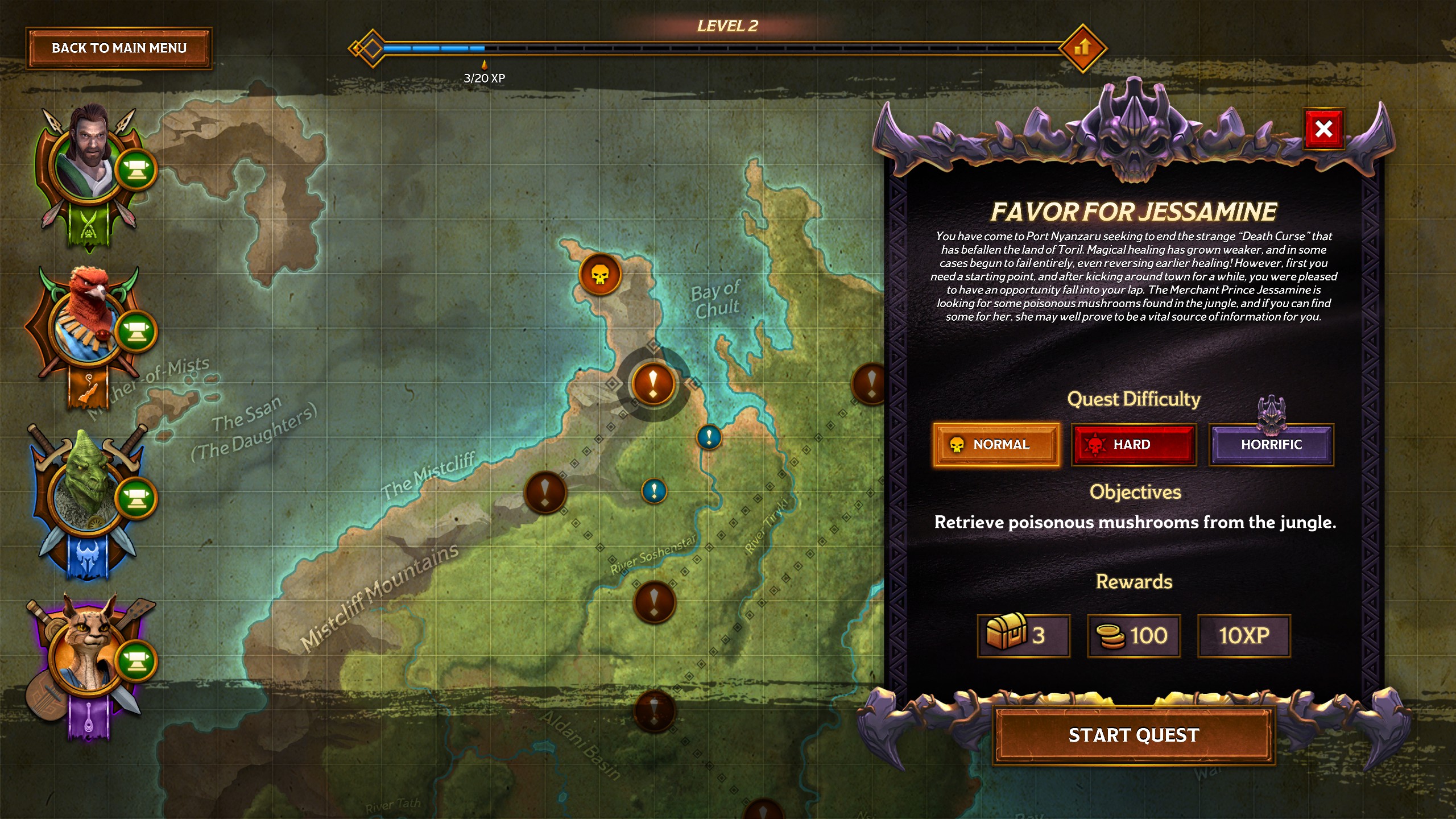The image size is (1456, 819).
Task: Select the green lizardfolk hero portrait
Action: click(x=85, y=489)
